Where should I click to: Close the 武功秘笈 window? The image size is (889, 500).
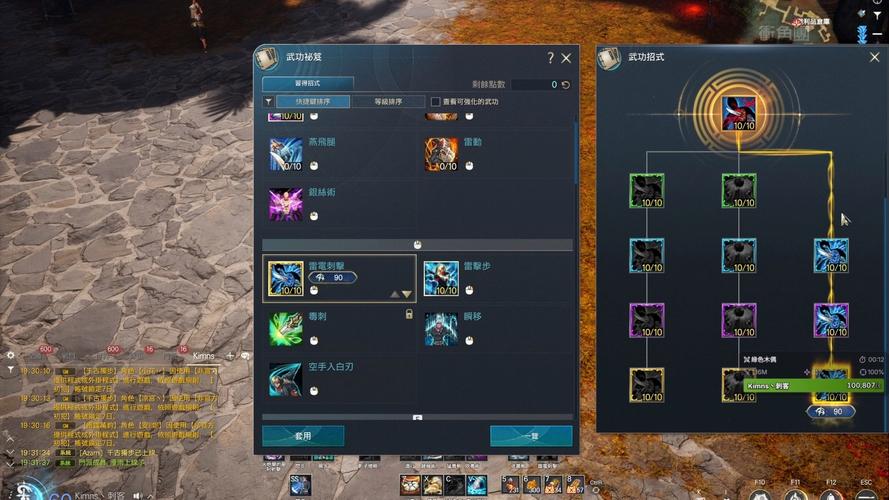(566, 59)
